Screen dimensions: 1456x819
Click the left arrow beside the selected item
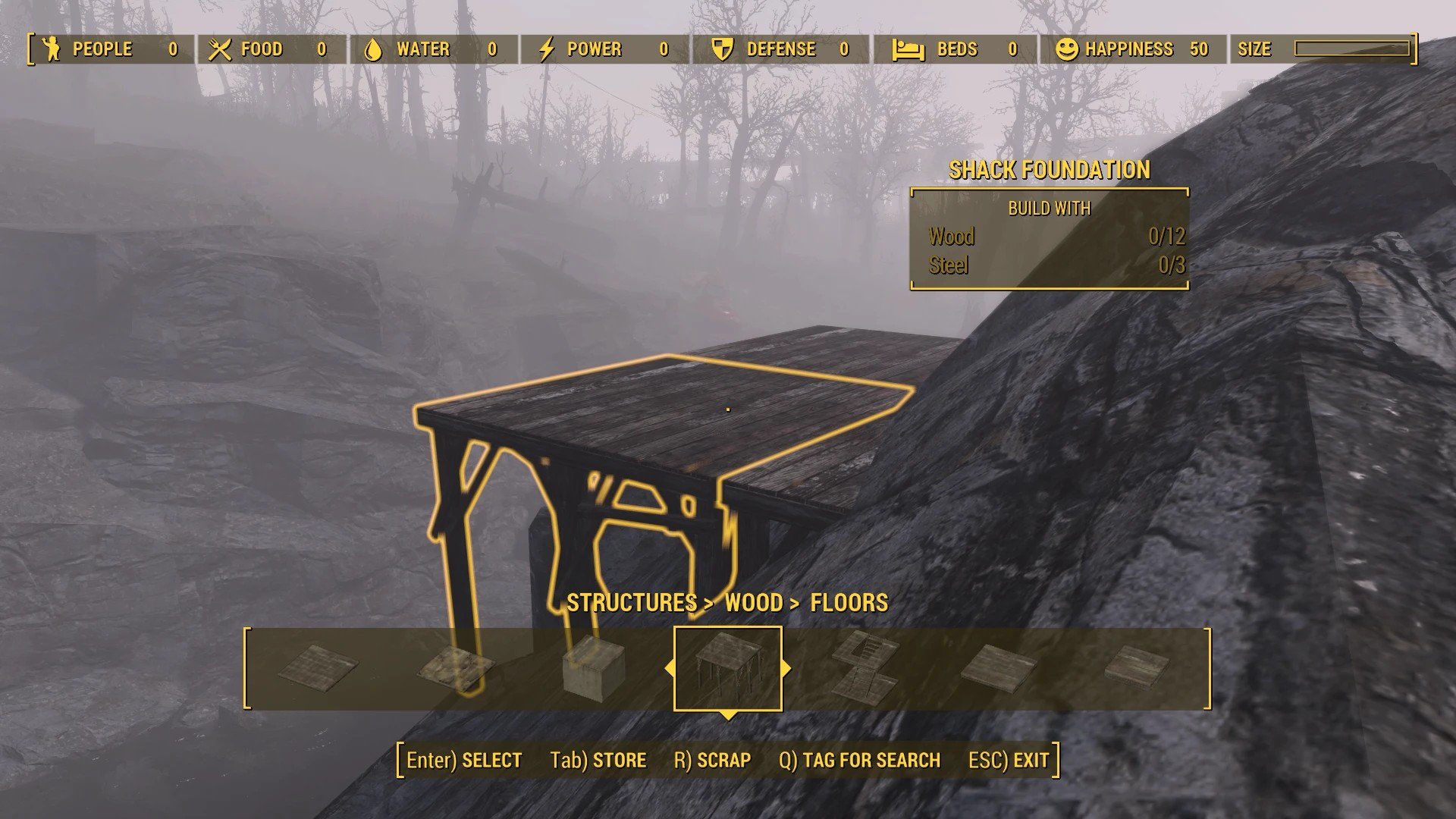coord(669,668)
